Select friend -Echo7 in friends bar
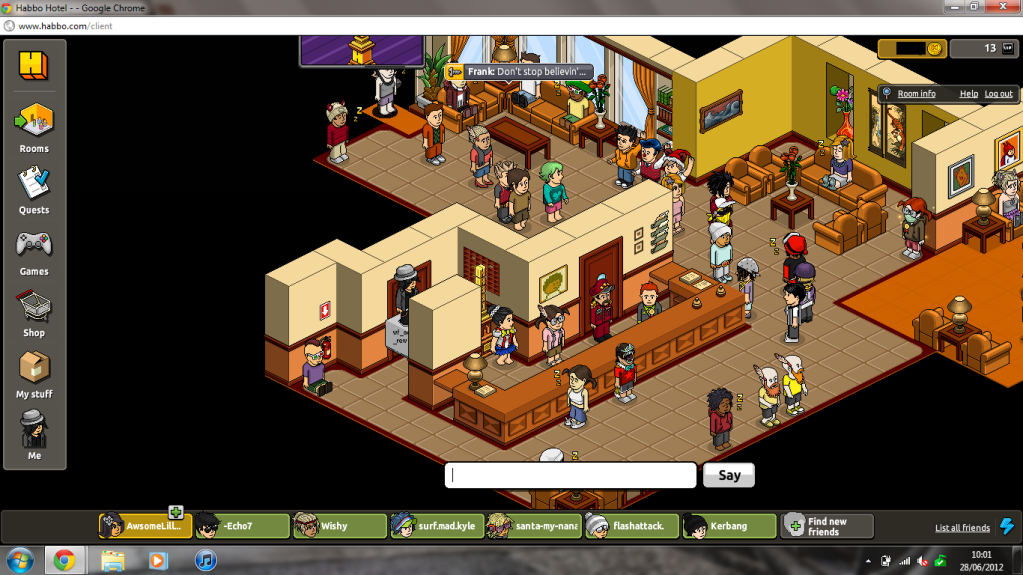 [241, 526]
